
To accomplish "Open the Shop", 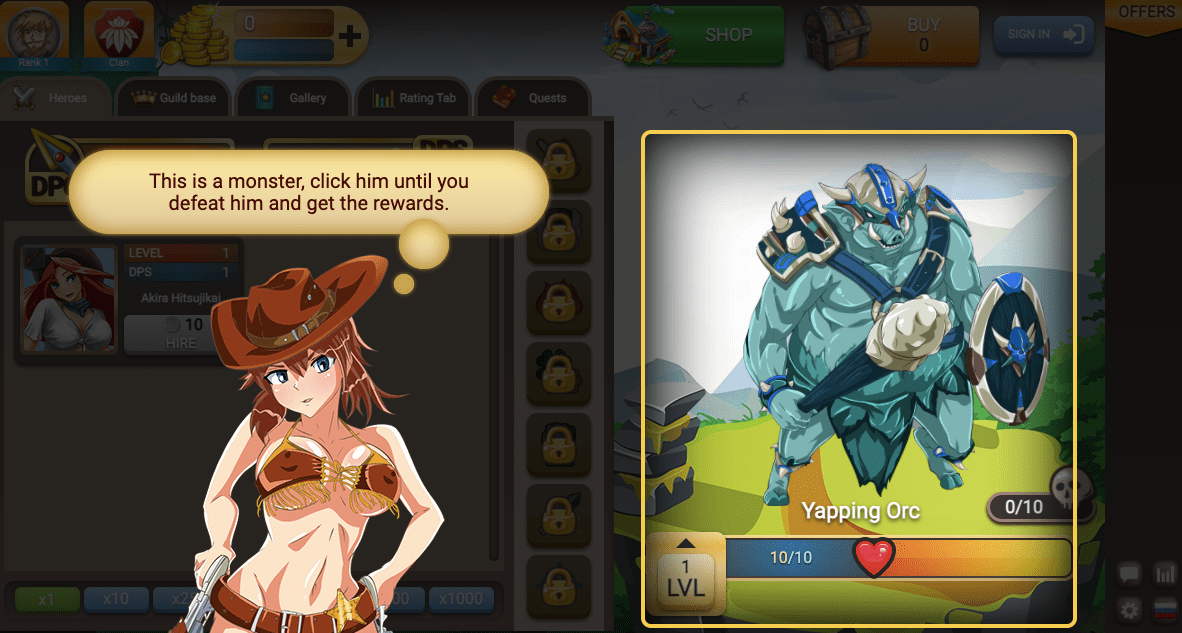I will click(x=727, y=35).
